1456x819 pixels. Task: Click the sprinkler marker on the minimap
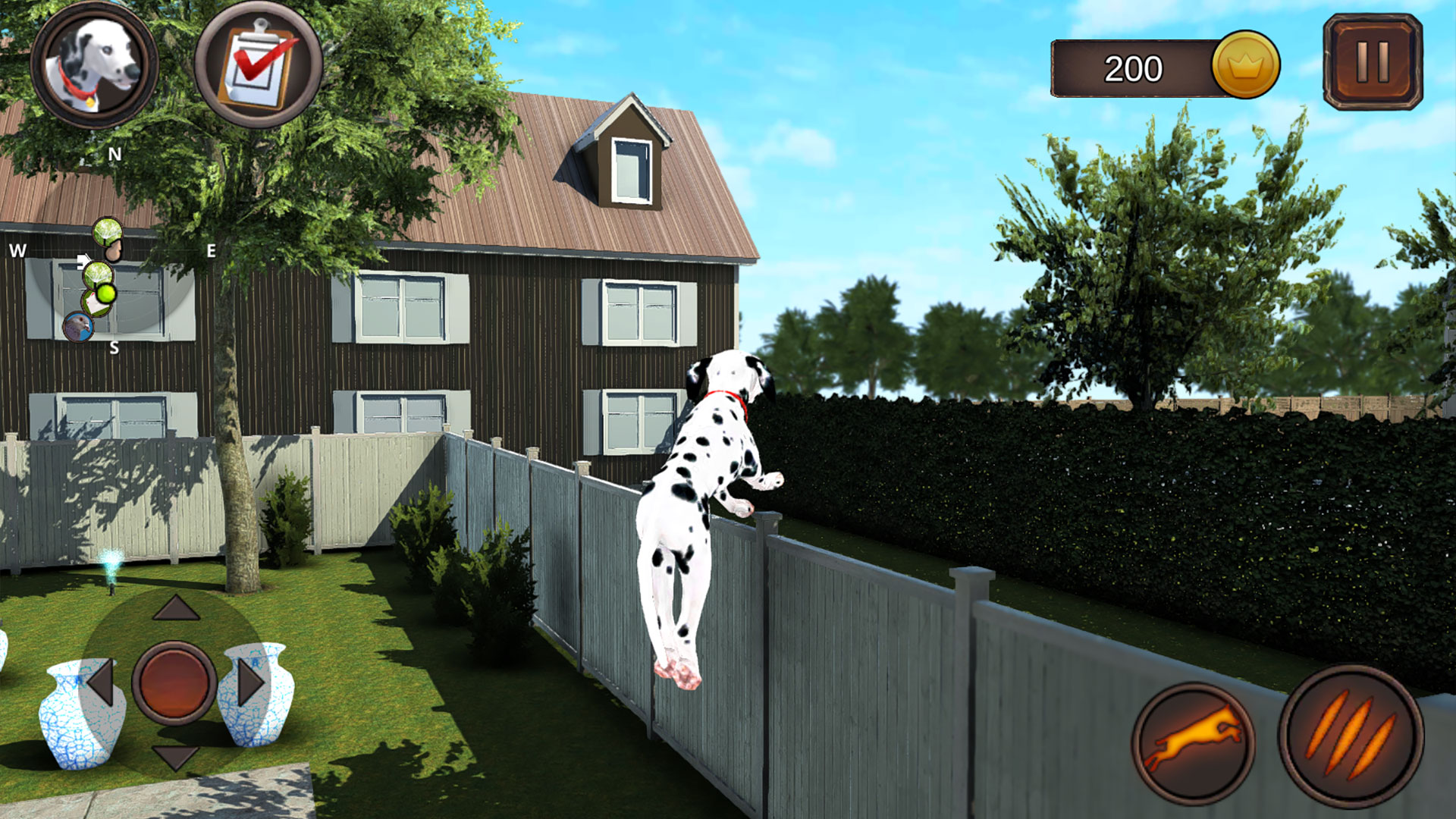pyautogui.click(x=108, y=232)
